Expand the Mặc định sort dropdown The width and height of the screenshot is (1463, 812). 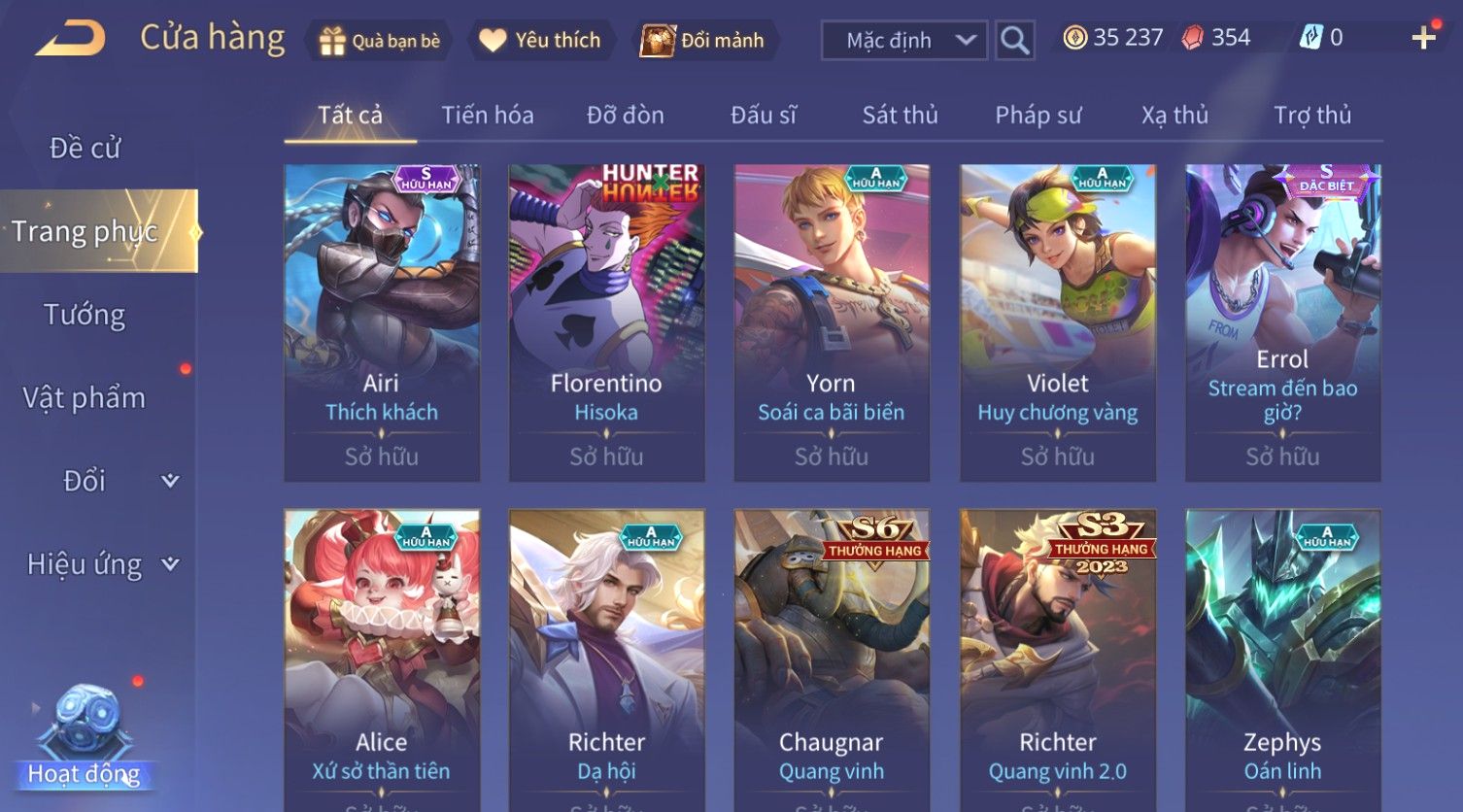[x=903, y=41]
